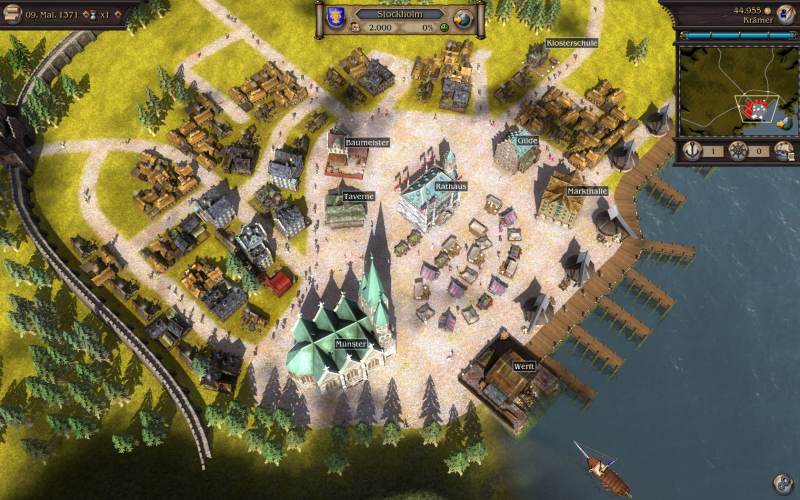Open the ship list anchor icon
This screenshot has height=500, width=800.
tap(692, 150)
